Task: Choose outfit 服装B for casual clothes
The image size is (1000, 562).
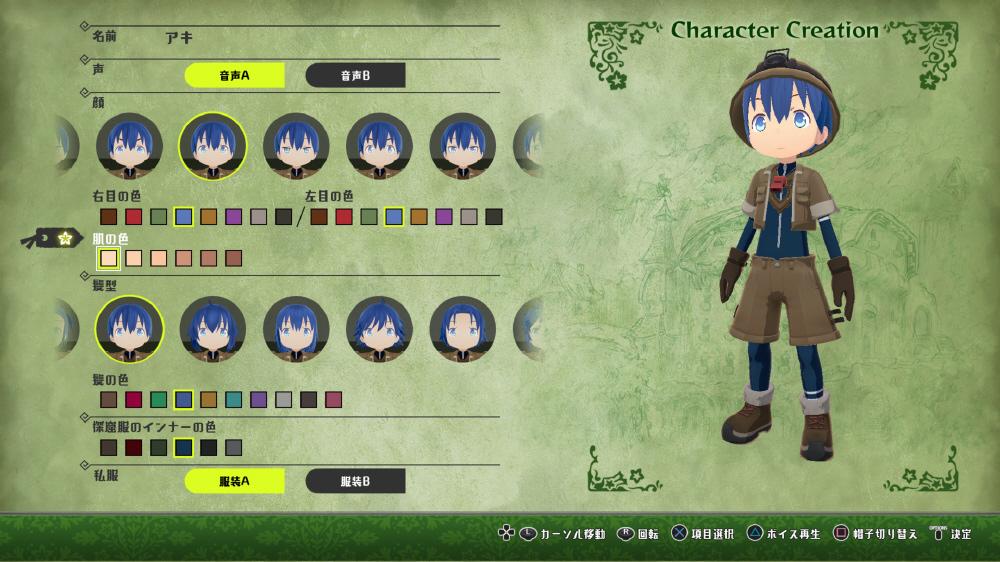Action: pyautogui.click(x=355, y=481)
